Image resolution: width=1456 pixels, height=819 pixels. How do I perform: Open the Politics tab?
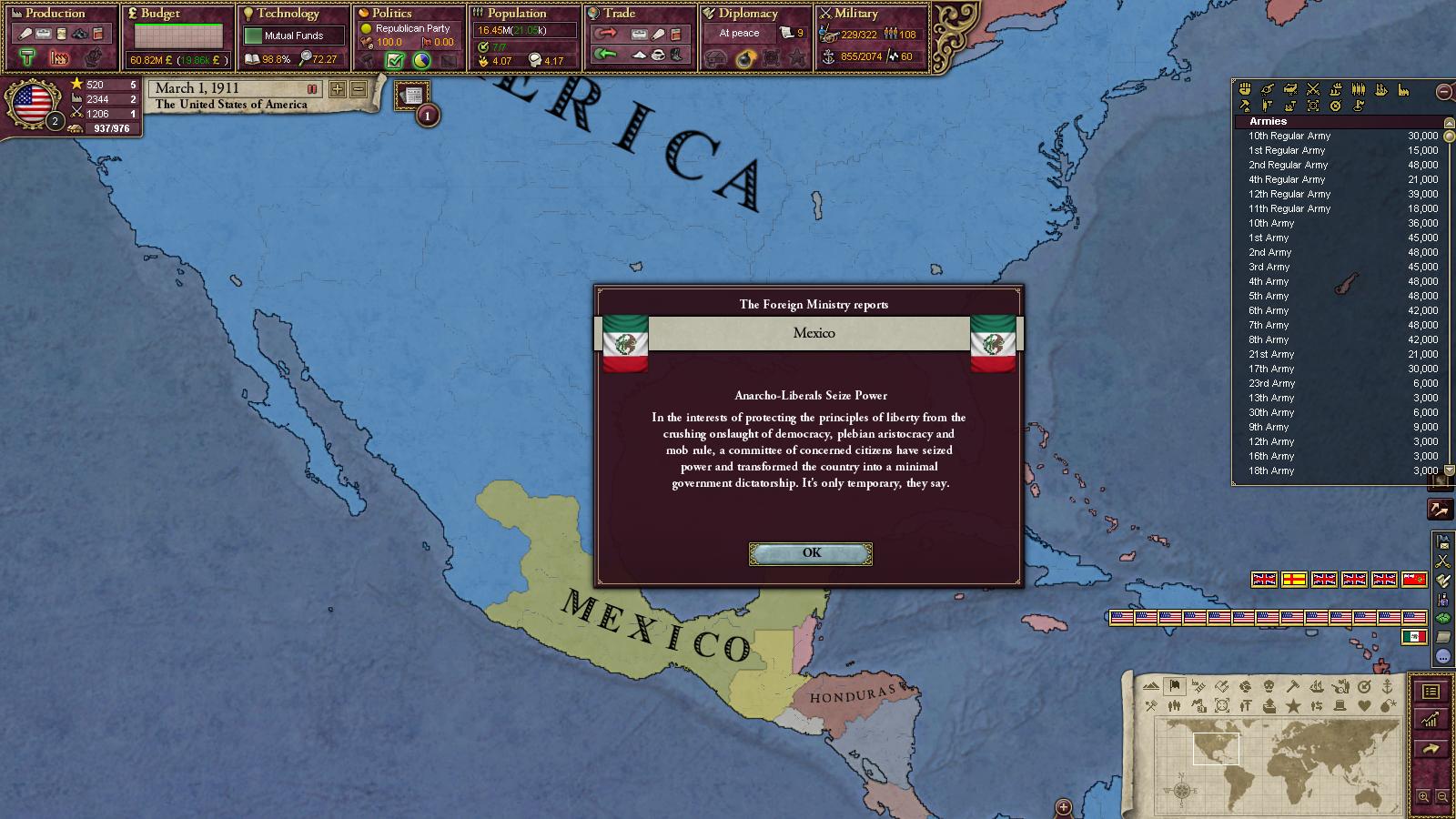point(391,14)
